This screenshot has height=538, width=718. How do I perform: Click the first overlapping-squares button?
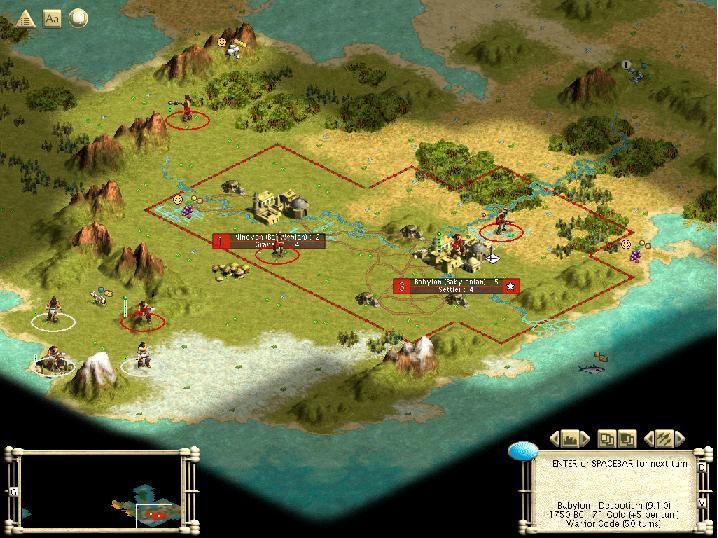tap(607, 439)
